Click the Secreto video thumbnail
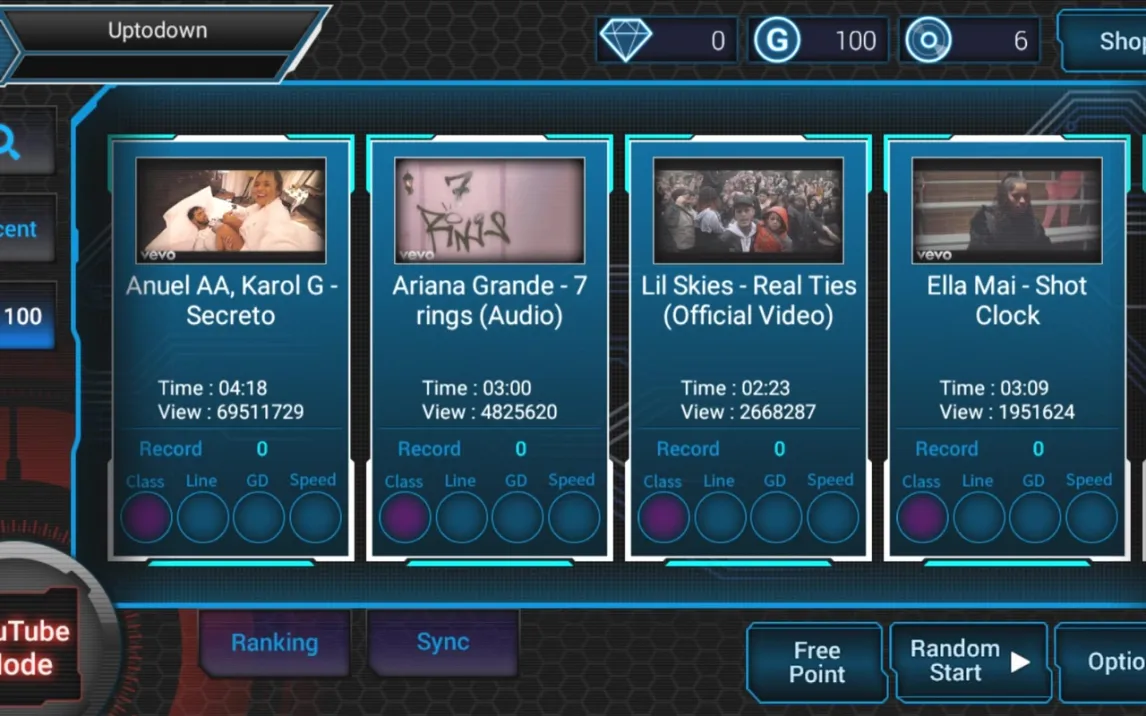This screenshot has height=716, width=1146. [230, 211]
